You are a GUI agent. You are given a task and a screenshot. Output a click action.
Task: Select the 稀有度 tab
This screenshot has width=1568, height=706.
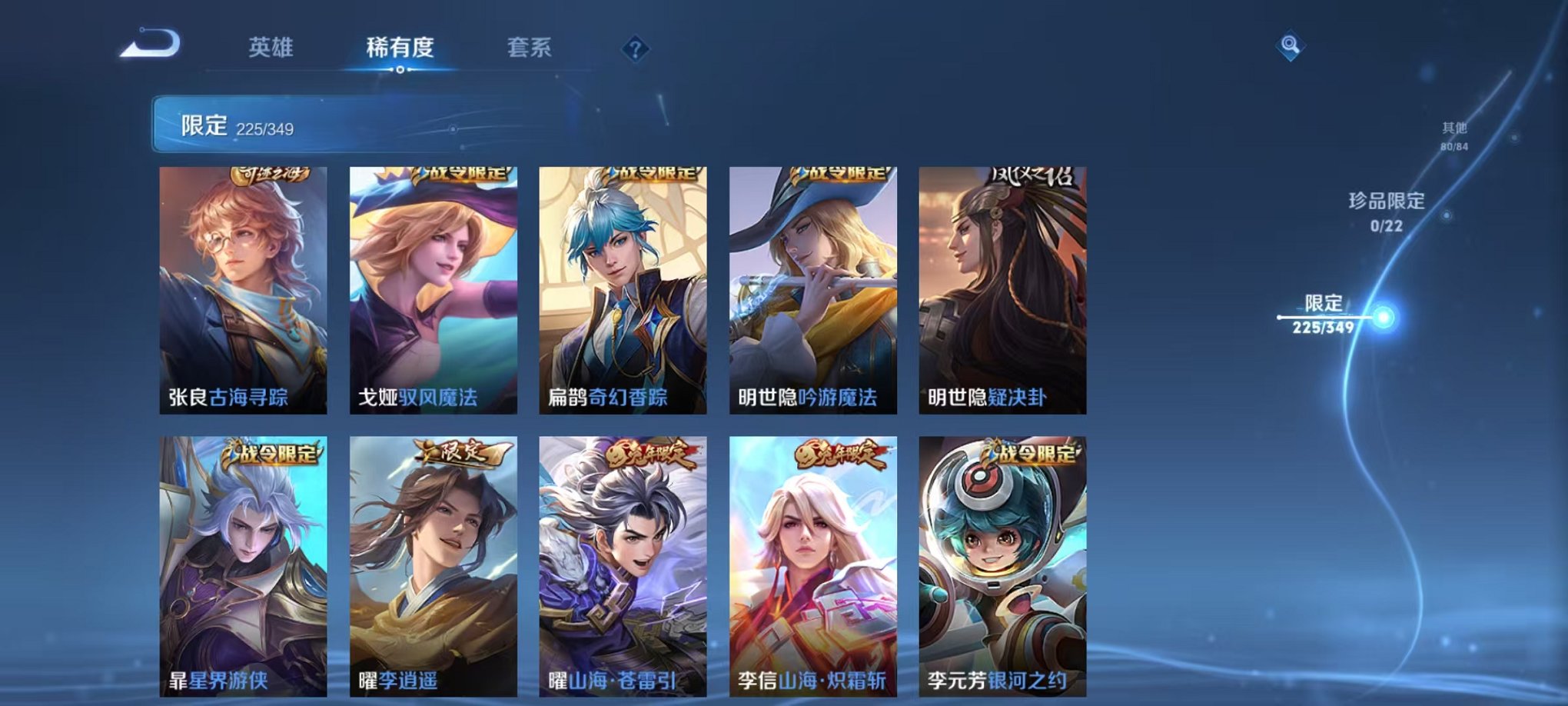(x=399, y=48)
